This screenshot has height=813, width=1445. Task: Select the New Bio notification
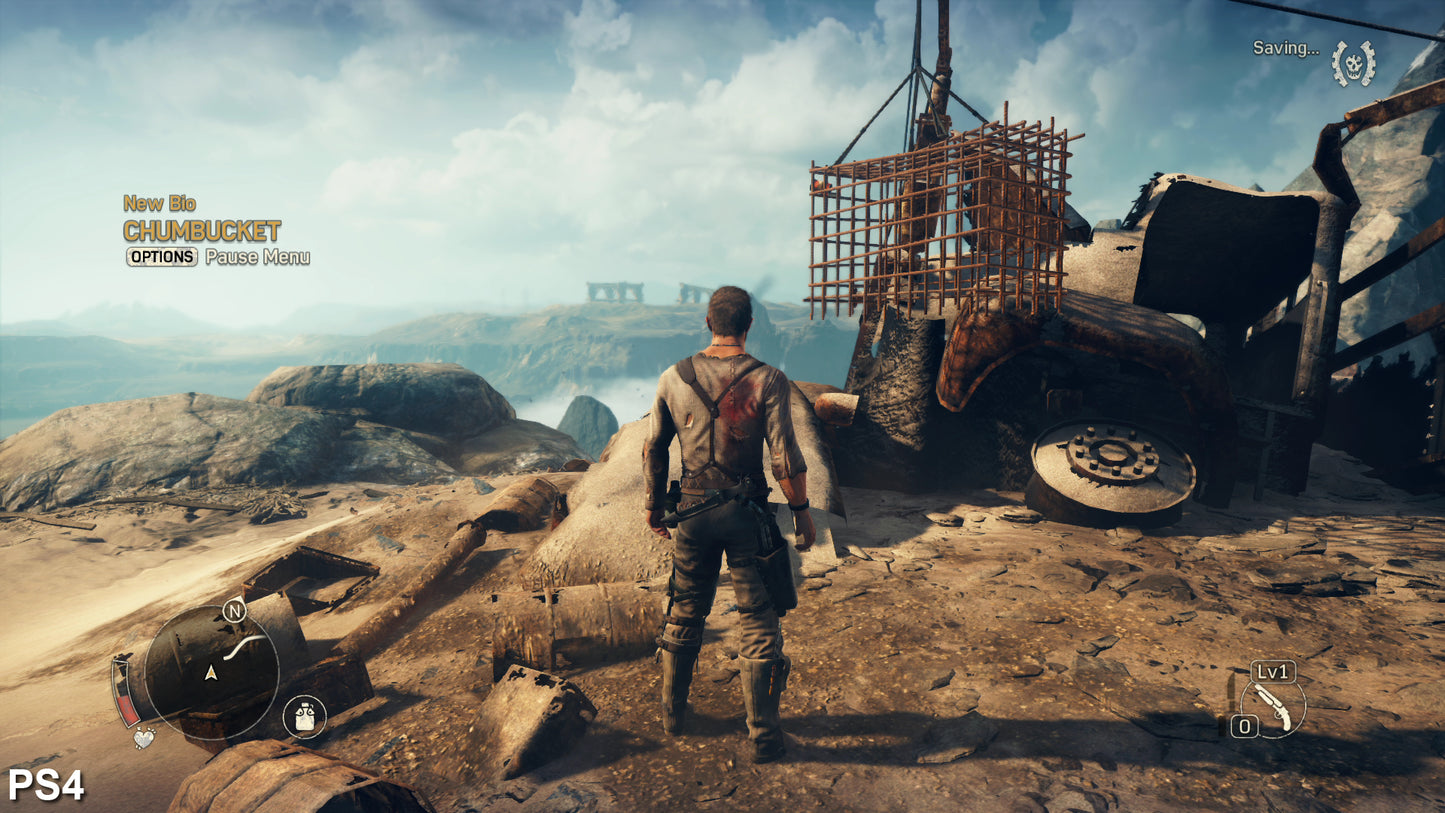click(160, 203)
